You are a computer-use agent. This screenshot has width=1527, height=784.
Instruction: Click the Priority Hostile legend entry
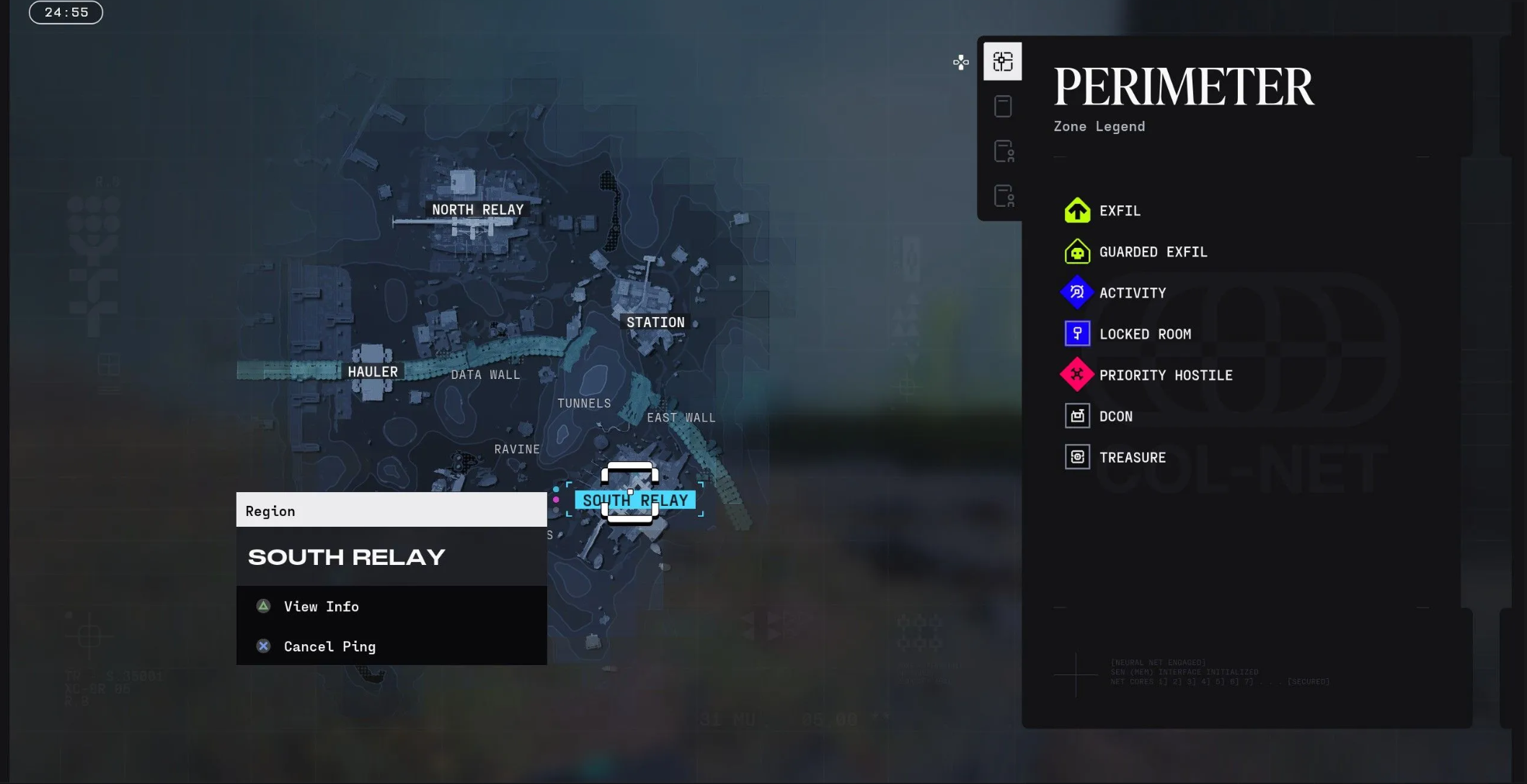1165,375
